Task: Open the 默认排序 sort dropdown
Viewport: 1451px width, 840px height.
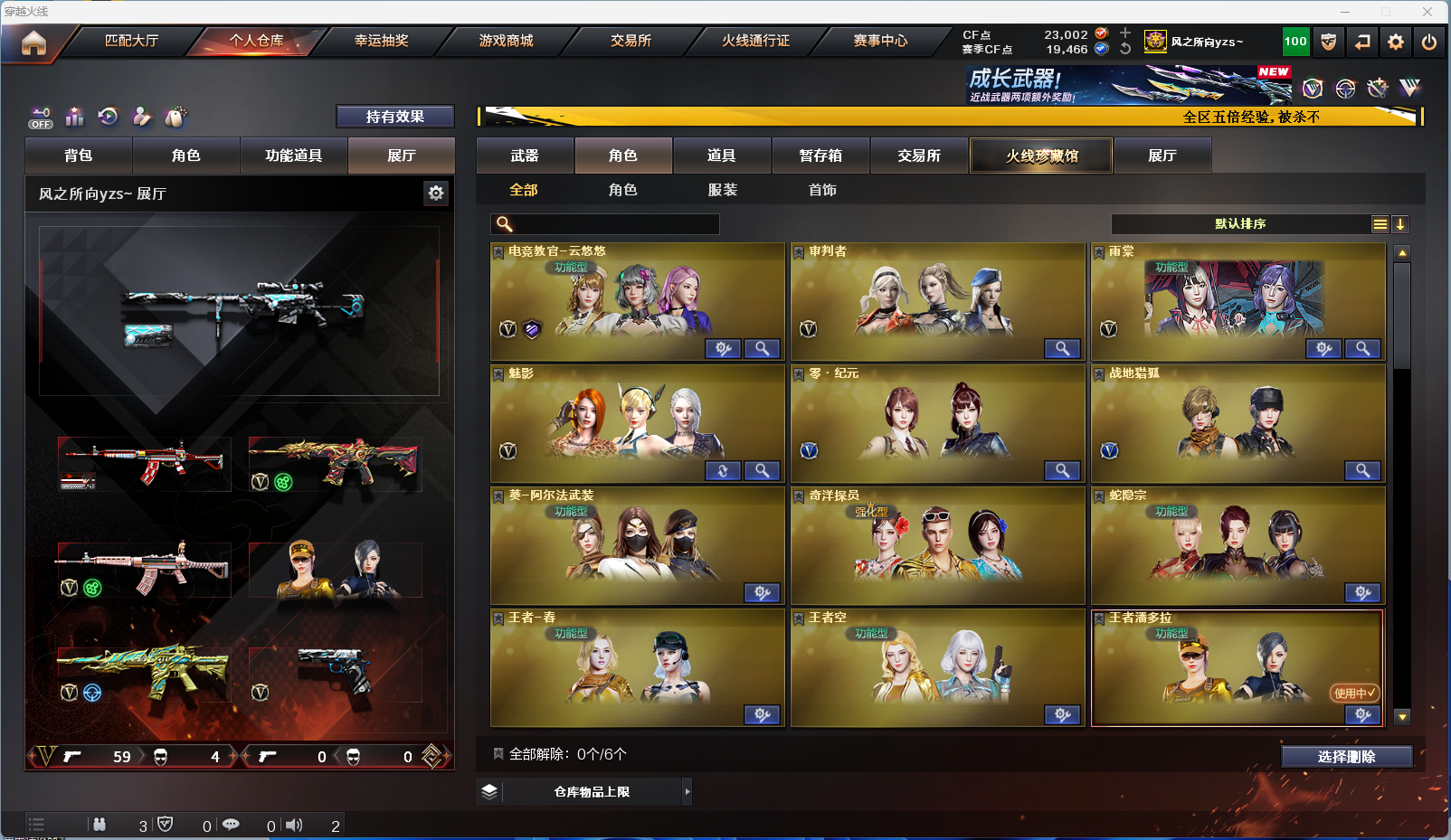Action: tap(1240, 224)
